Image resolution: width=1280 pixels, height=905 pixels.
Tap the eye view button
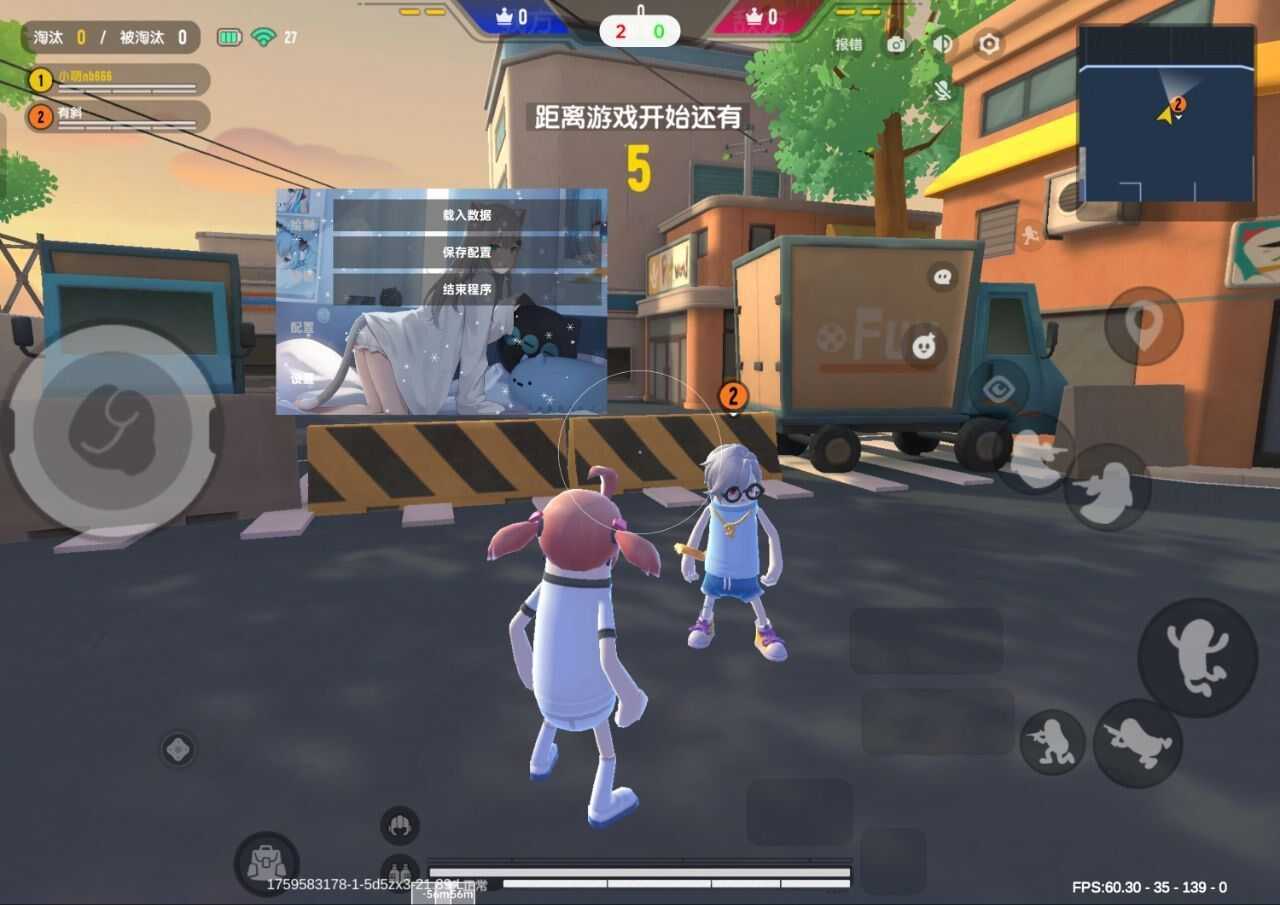(998, 388)
